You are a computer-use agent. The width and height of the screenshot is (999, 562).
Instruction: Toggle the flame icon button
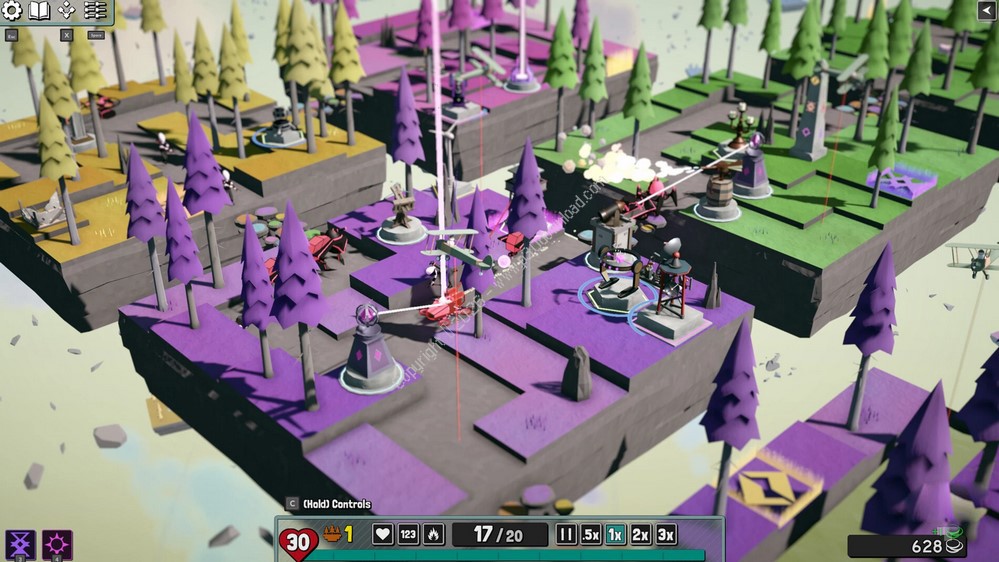click(x=433, y=534)
